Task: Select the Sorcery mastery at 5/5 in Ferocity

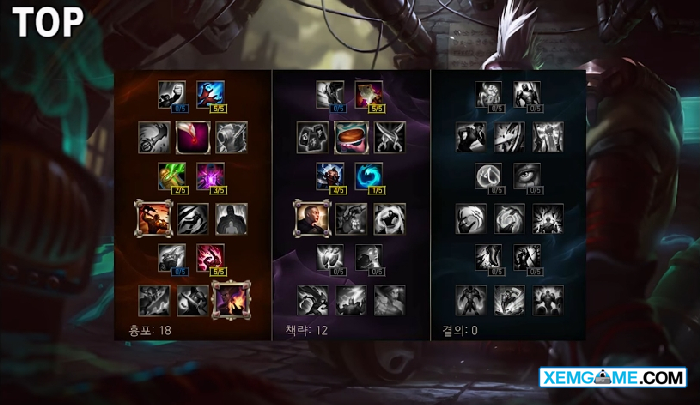Action: tap(210, 93)
